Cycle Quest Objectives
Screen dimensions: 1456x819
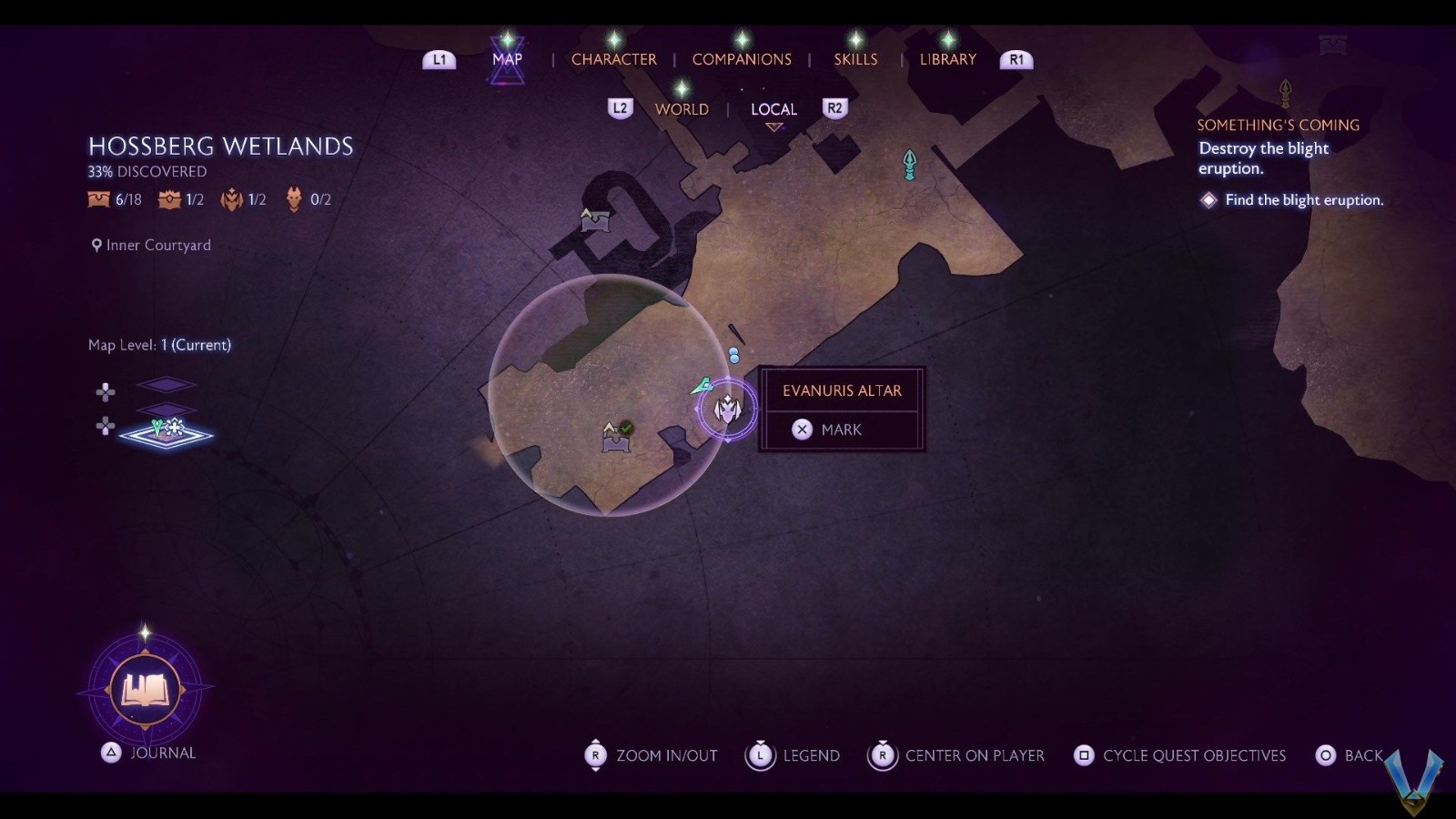(1180, 755)
